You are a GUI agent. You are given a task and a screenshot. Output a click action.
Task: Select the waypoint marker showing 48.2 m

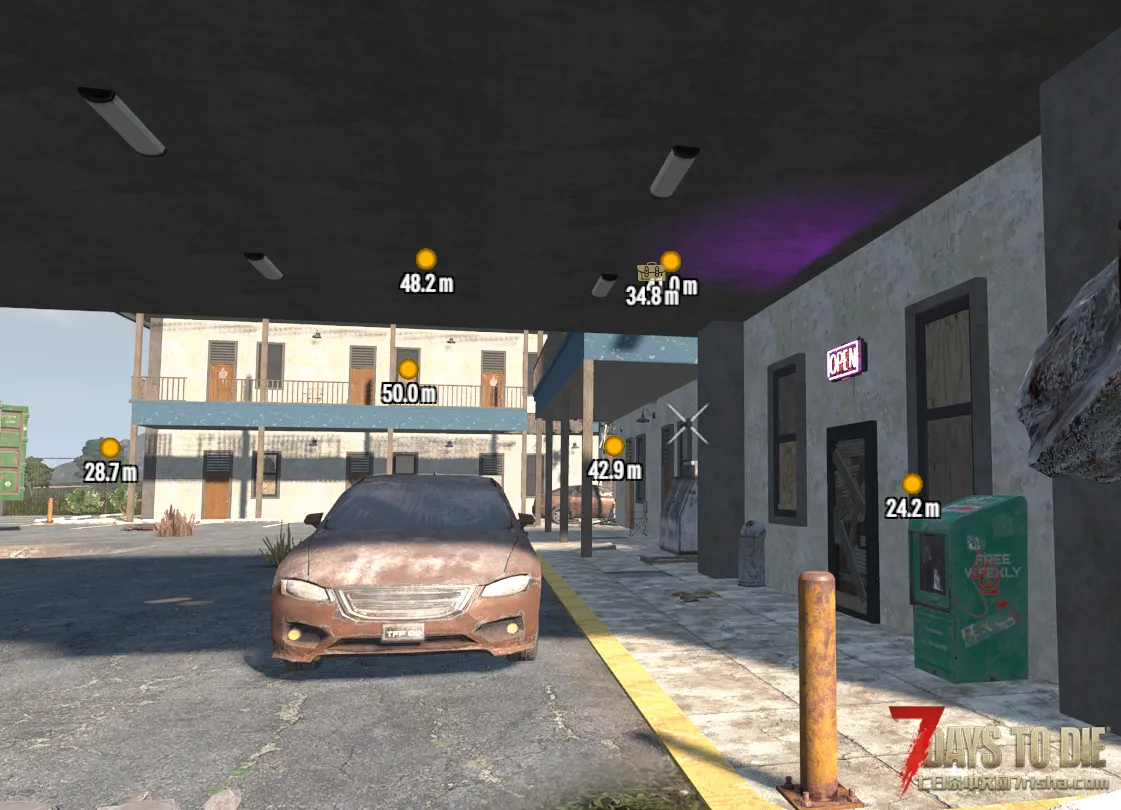point(426,259)
